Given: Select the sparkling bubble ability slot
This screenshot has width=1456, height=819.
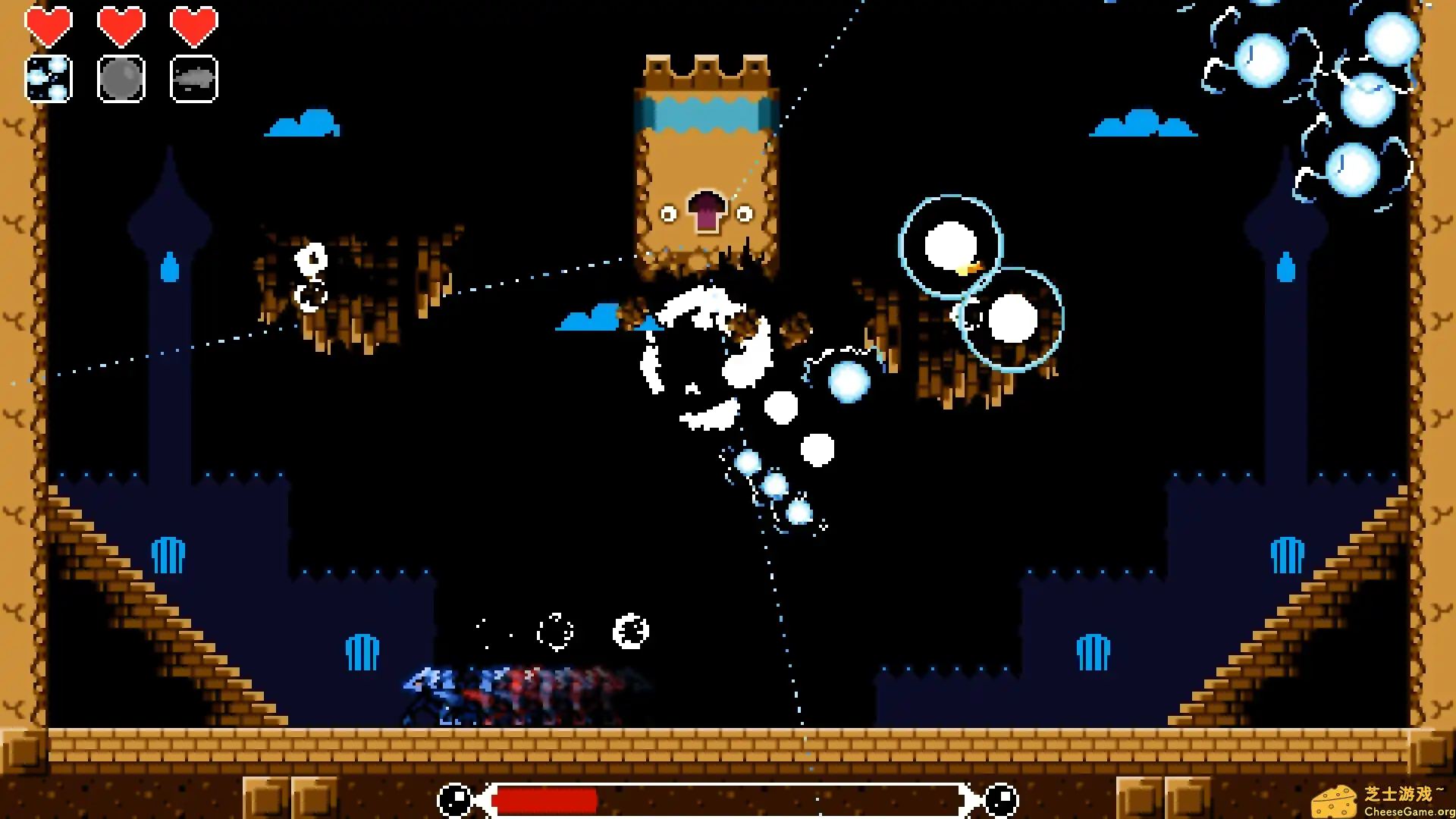Looking at the screenshot, I should click(49, 78).
